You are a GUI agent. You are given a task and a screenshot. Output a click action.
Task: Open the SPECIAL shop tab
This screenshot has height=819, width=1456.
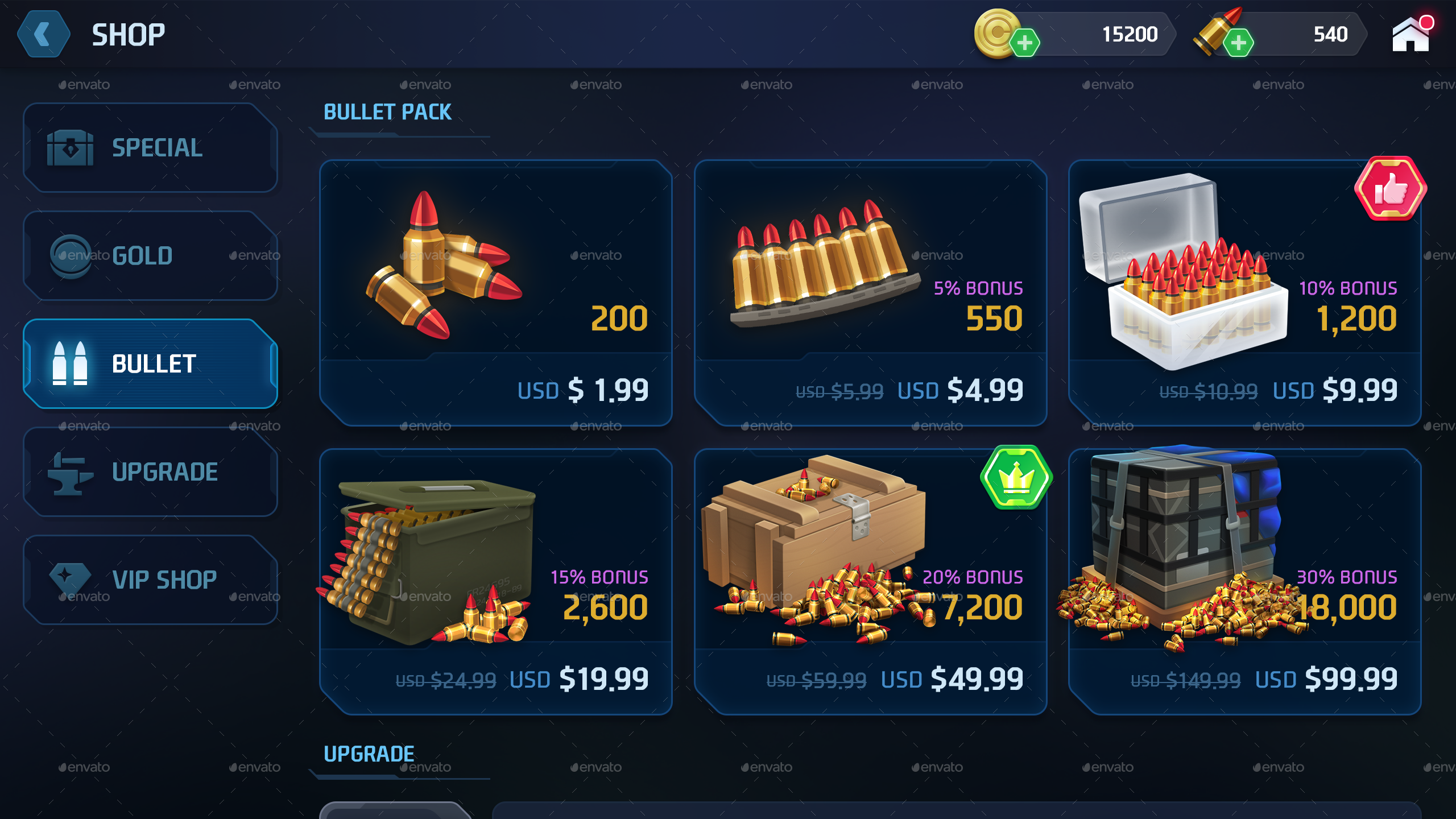click(151, 148)
